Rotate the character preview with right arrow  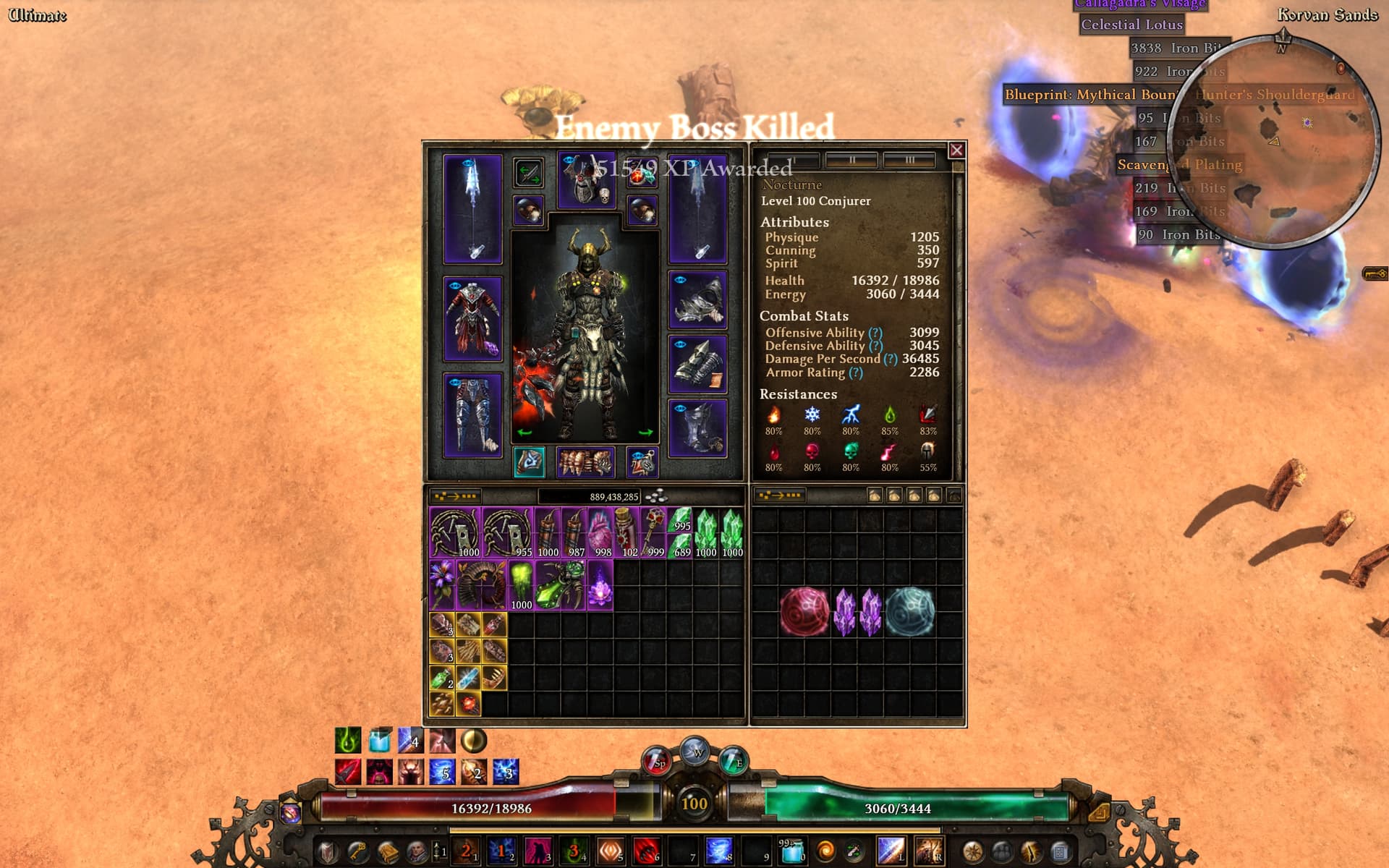tap(645, 433)
